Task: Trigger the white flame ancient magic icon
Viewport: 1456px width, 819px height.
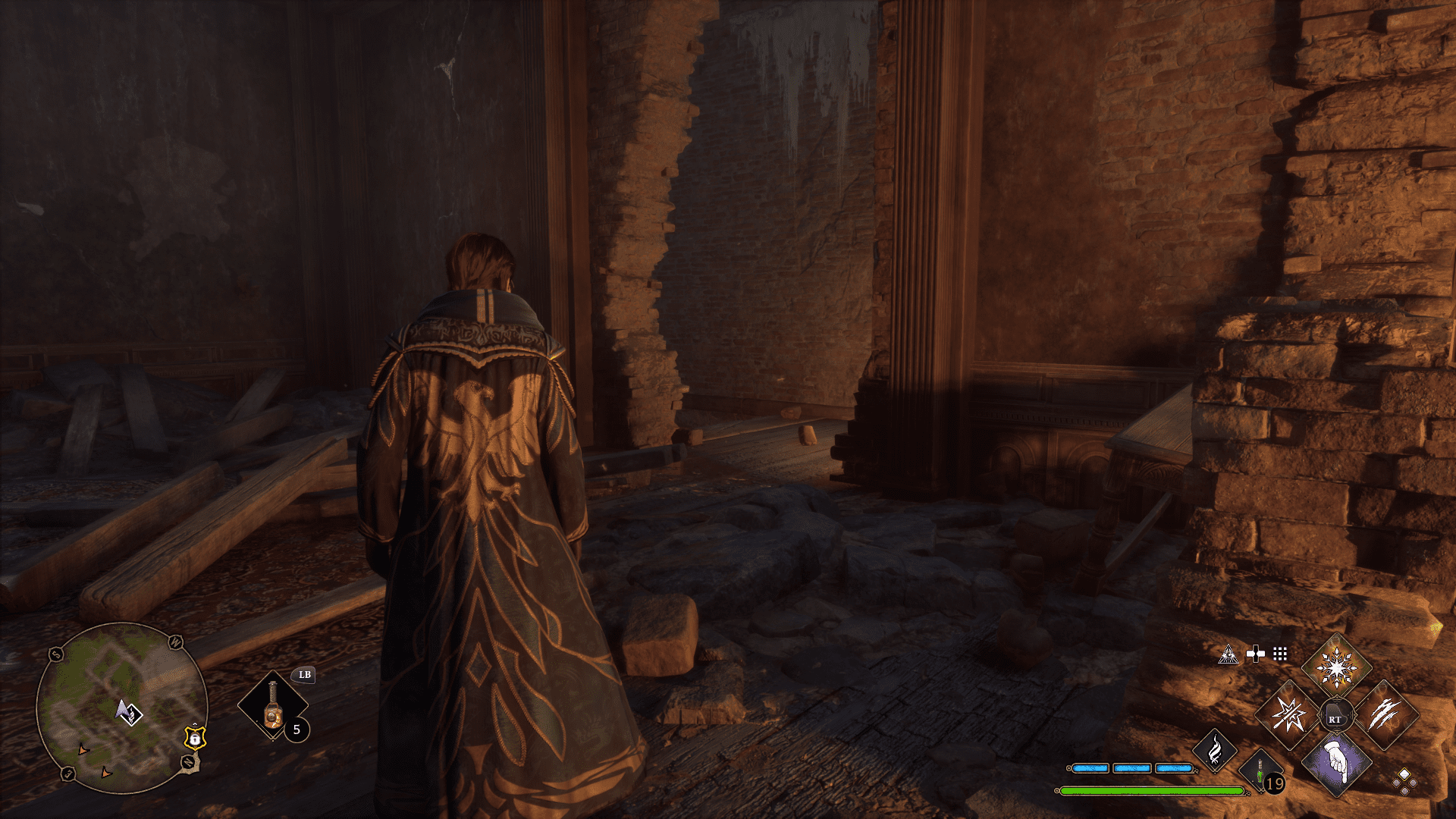Action: (x=1214, y=750)
